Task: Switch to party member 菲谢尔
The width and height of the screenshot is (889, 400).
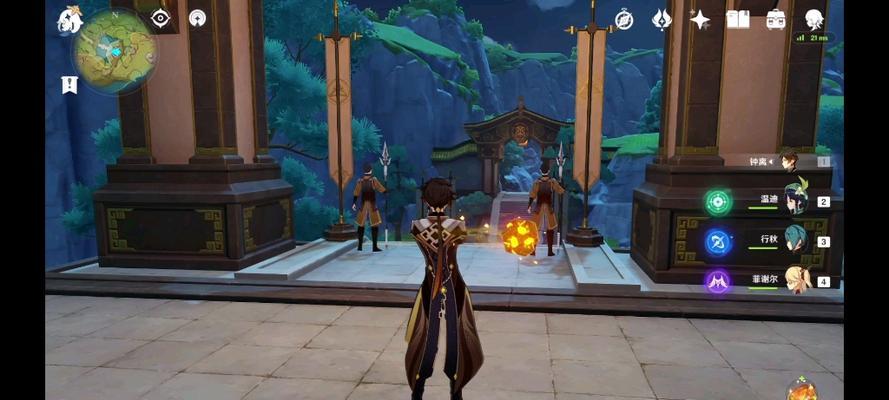Action: click(796, 281)
